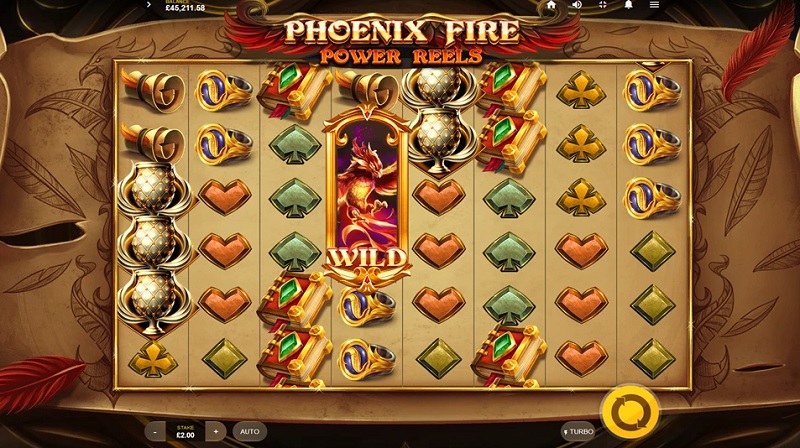Viewport: 800px width, 448px height.
Task: Toggle Turbo mode
Action: [x=577, y=431]
